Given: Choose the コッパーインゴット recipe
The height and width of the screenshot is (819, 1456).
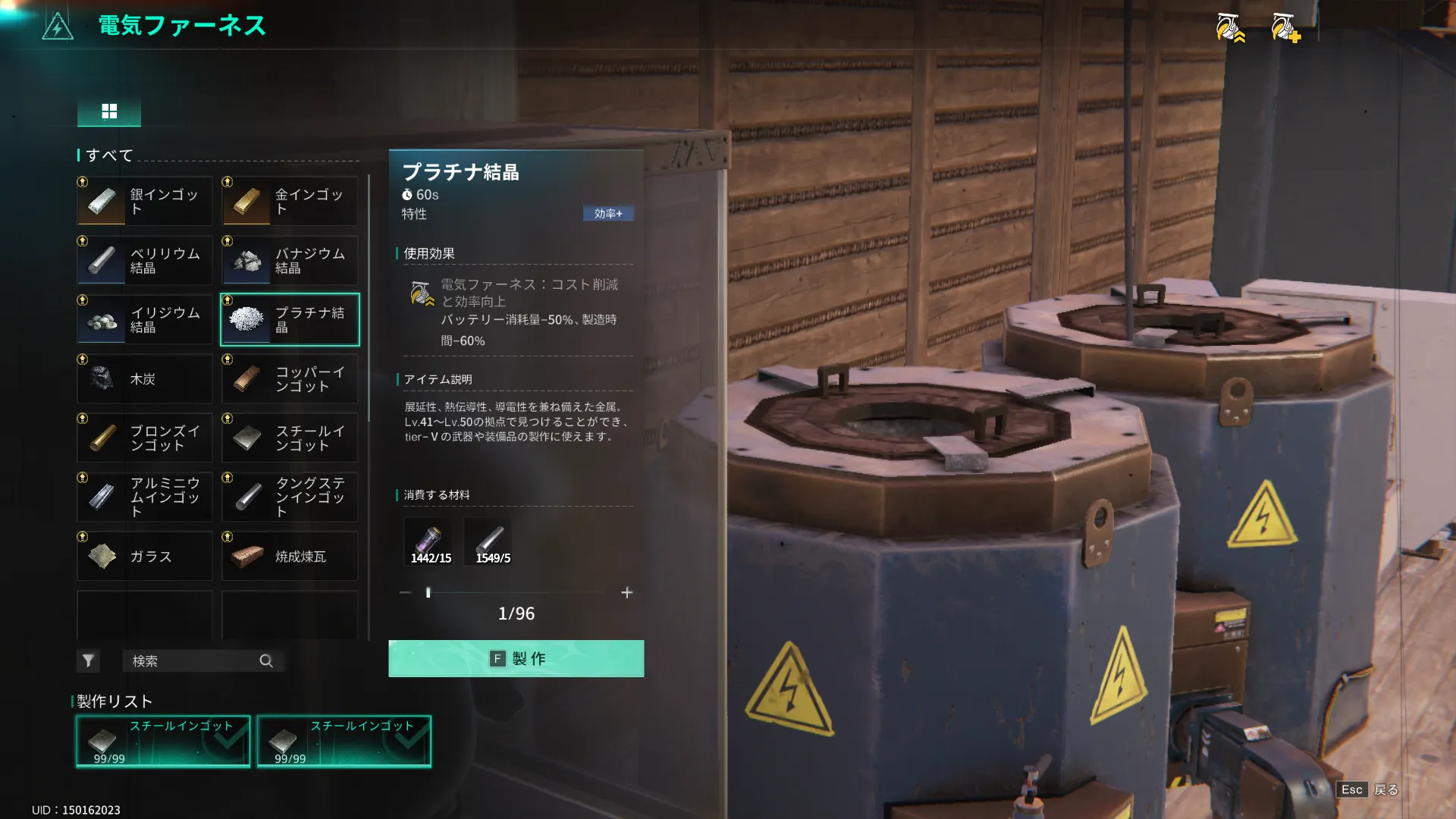Looking at the screenshot, I should [290, 379].
